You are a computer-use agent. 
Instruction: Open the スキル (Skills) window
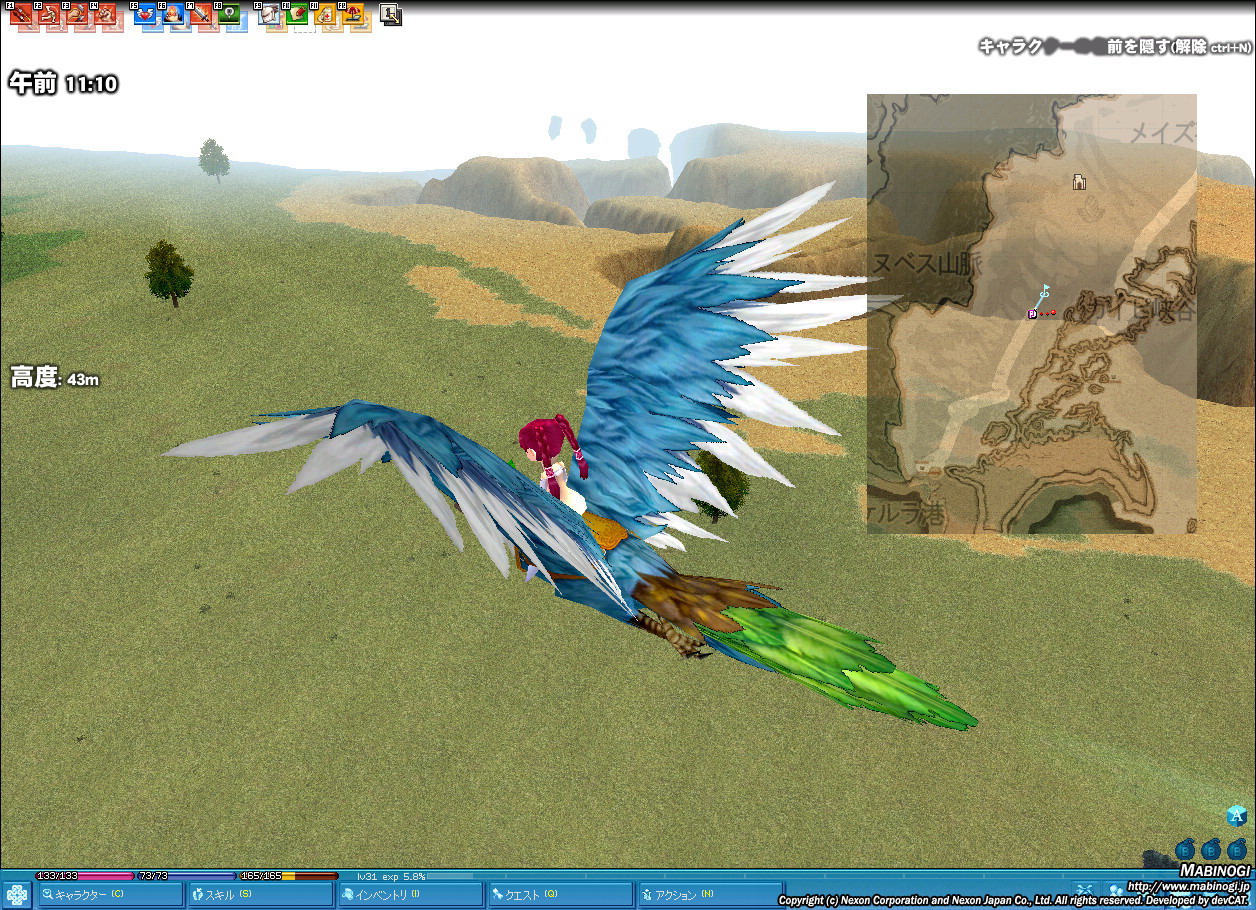coord(261,895)
